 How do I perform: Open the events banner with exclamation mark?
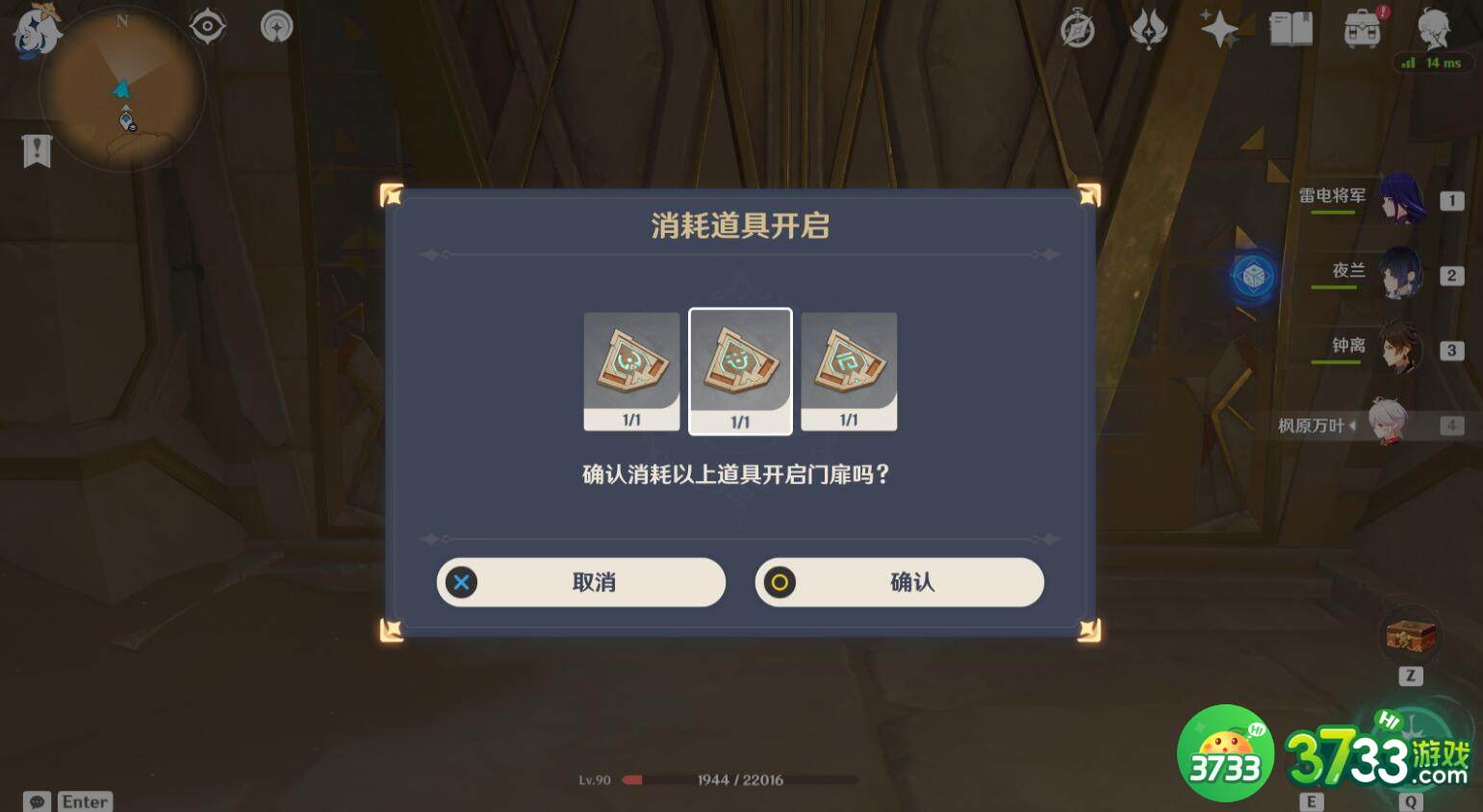36,150
